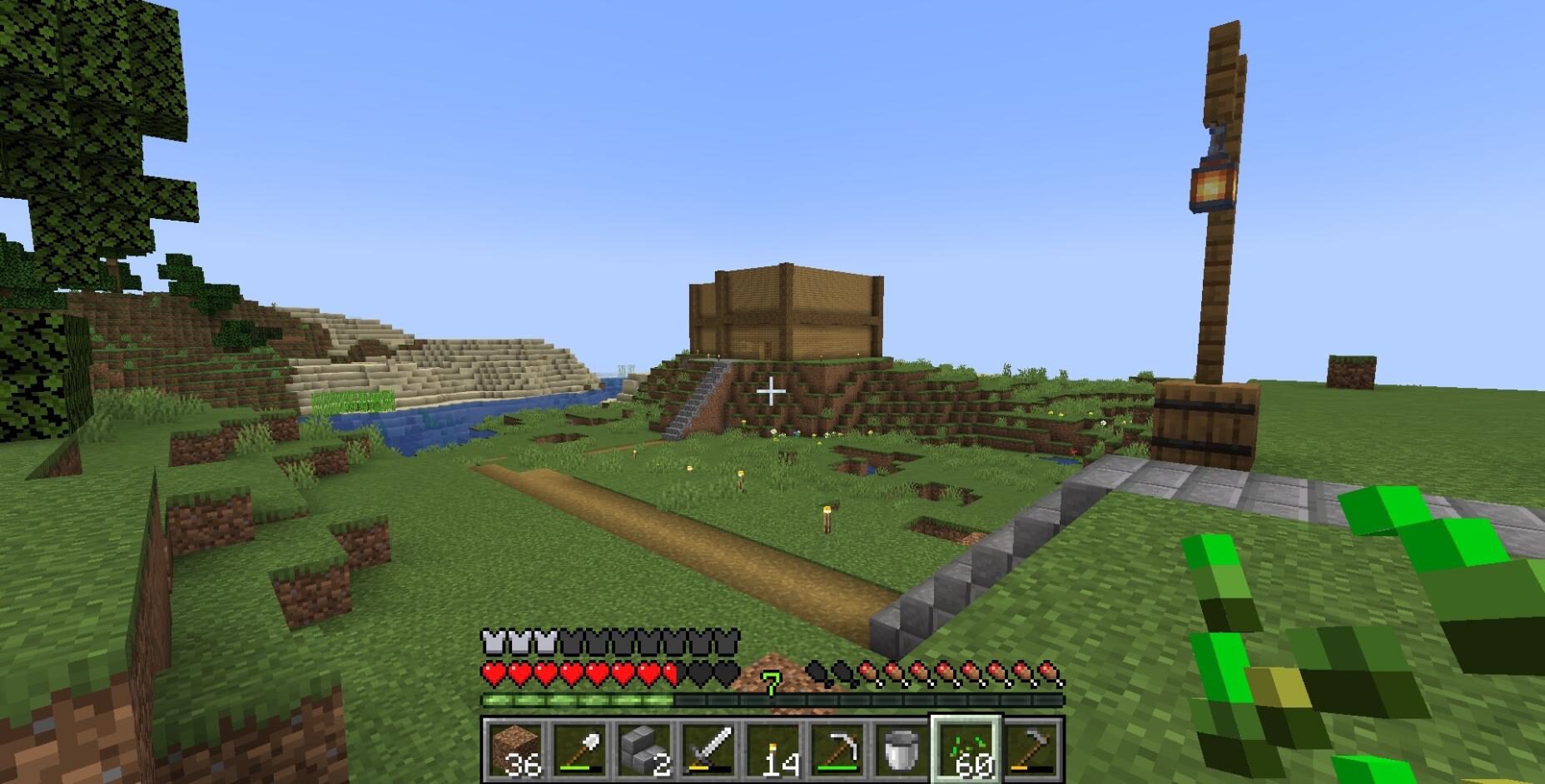1545x784 pixels.
Task: Equip the iron sword from the hotbar
Action: pos(708,750)
